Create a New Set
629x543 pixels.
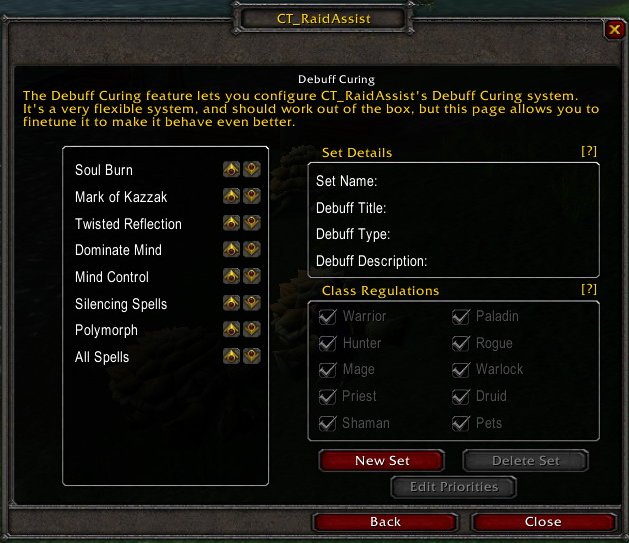381,461
